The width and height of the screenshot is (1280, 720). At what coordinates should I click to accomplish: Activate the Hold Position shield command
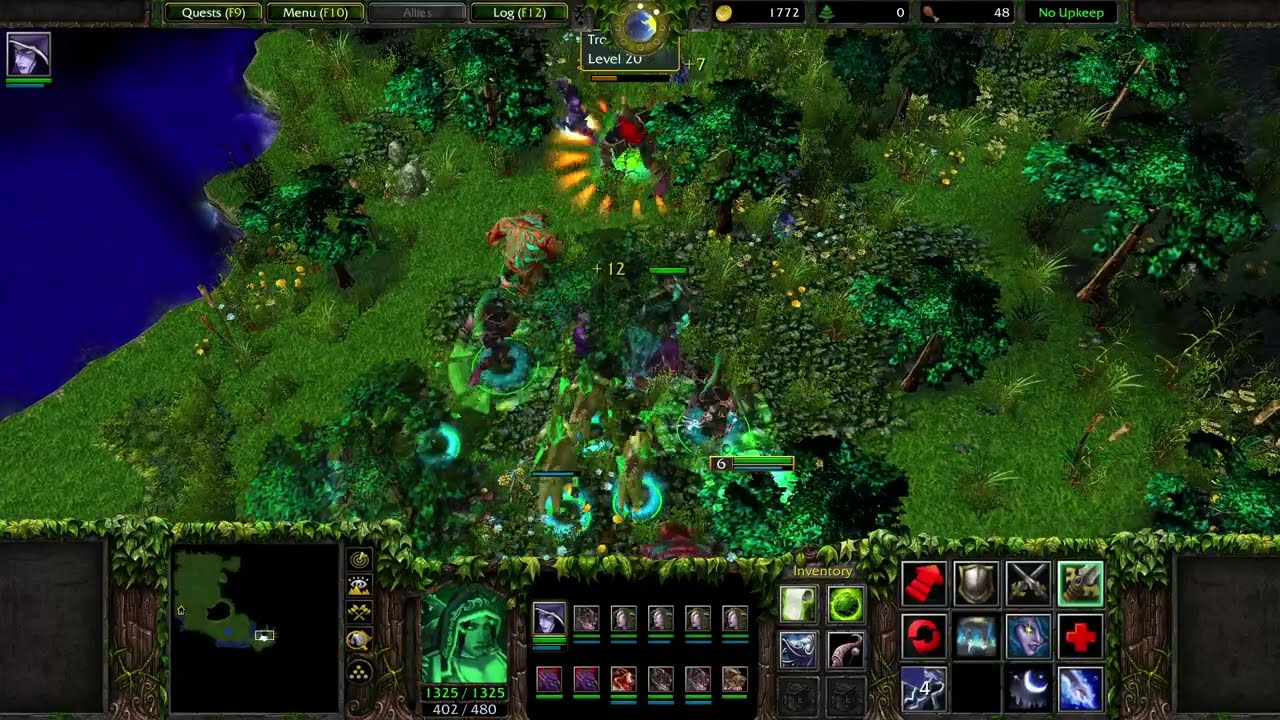(x=975, y=584)
